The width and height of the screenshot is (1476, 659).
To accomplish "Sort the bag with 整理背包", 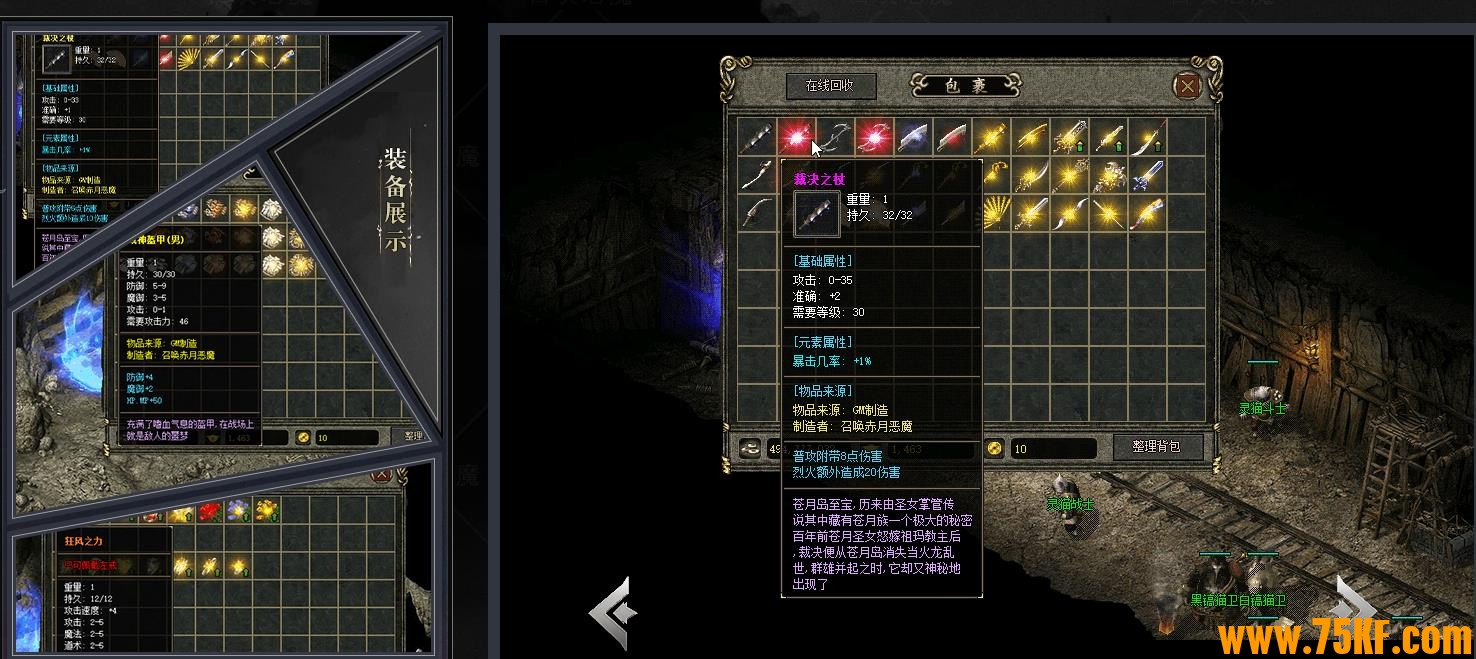I will (1157, 447).
